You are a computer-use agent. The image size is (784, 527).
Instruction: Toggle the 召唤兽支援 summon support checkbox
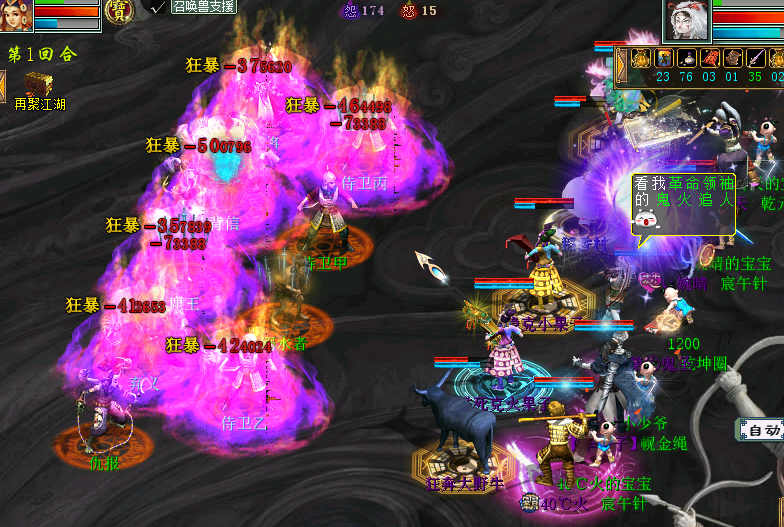pyautogui.click(x=157, y=6)
